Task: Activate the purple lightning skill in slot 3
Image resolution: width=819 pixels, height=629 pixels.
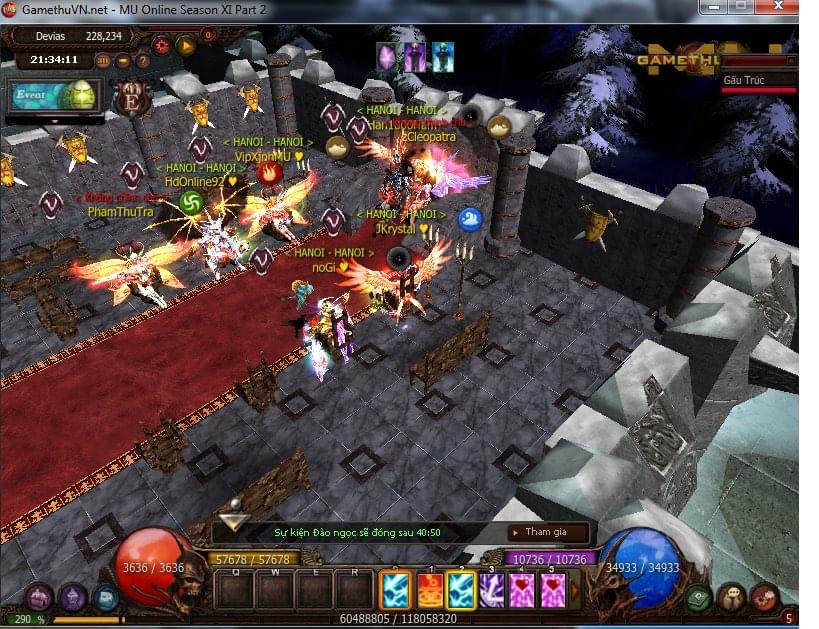Action: 491,589
